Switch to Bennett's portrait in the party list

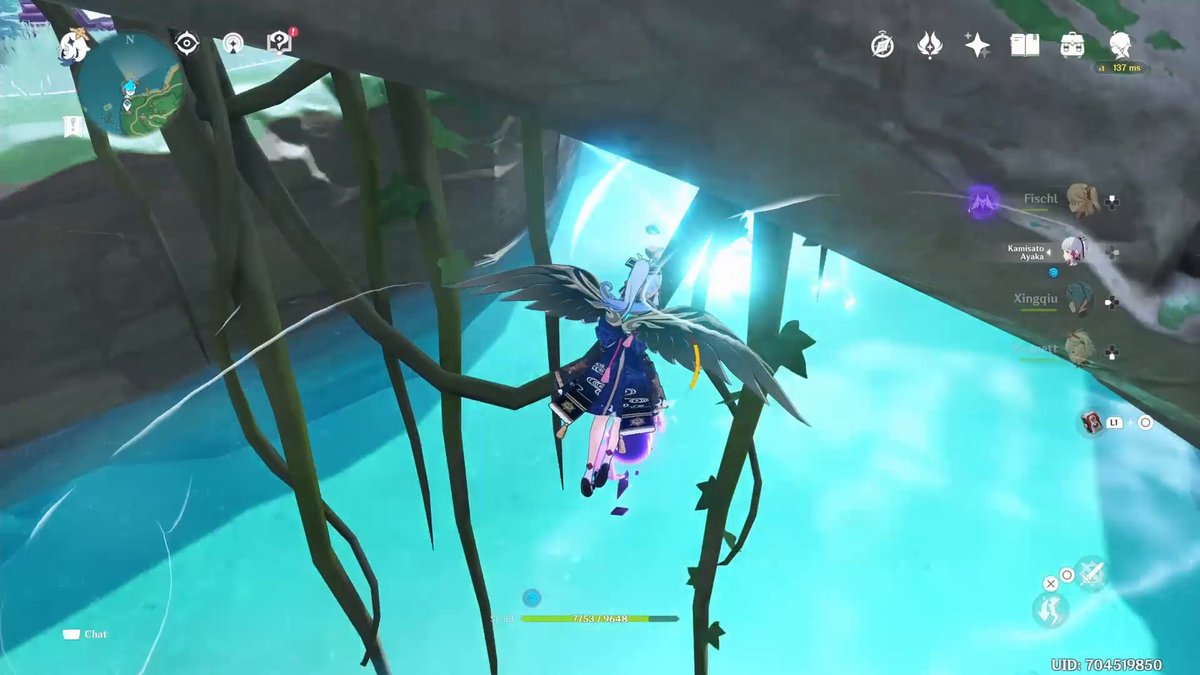click(1079, 347)
